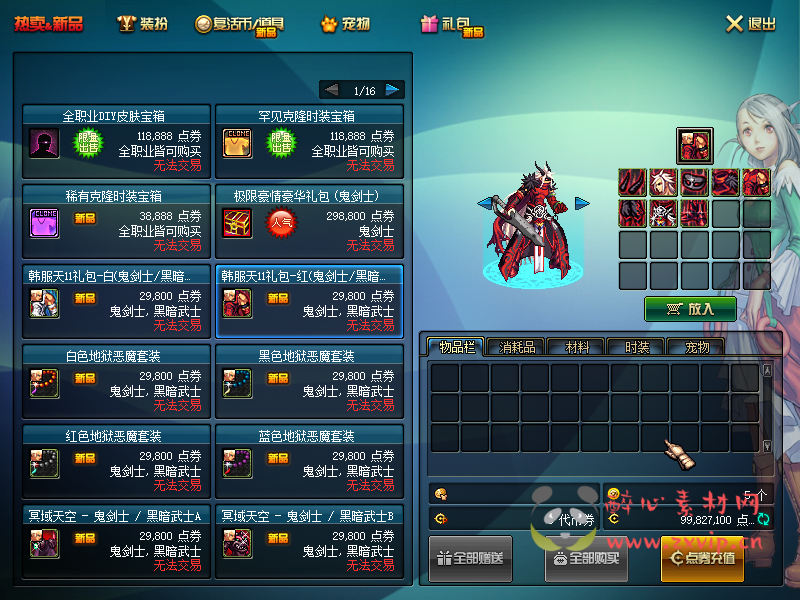This screenshot has height=600, width=800.
Task: Open the 装扮 shop category
Action: point(142,23)
